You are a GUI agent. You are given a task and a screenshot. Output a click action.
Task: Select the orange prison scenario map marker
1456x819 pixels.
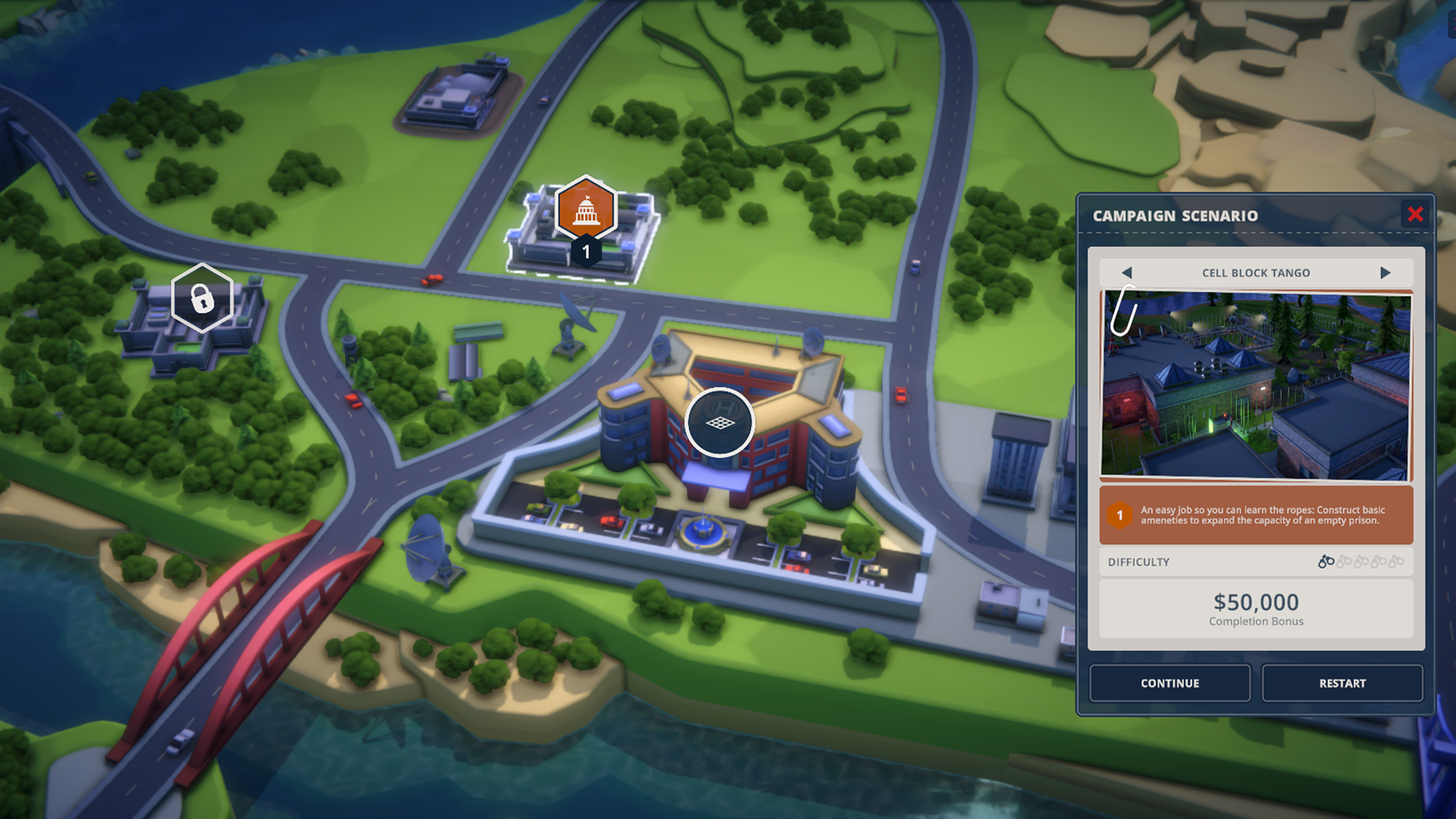585,210
